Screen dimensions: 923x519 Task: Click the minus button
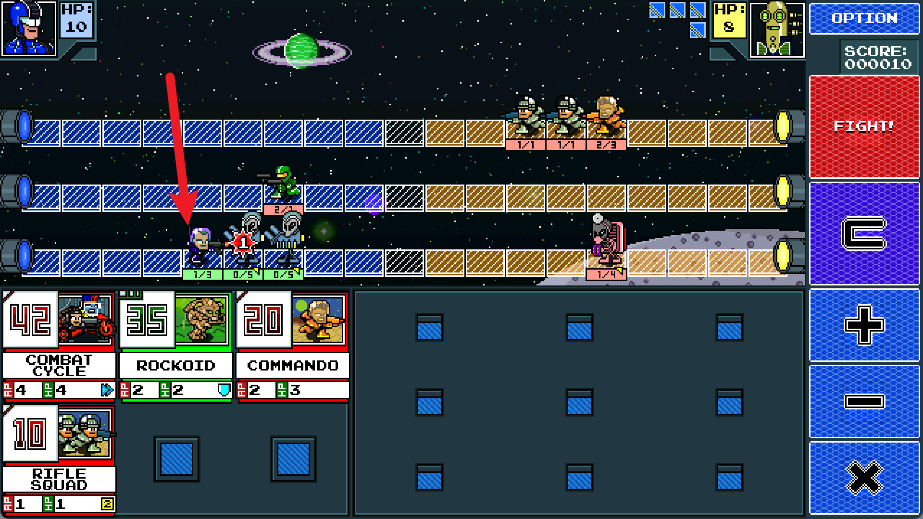[x=864, y=402]
